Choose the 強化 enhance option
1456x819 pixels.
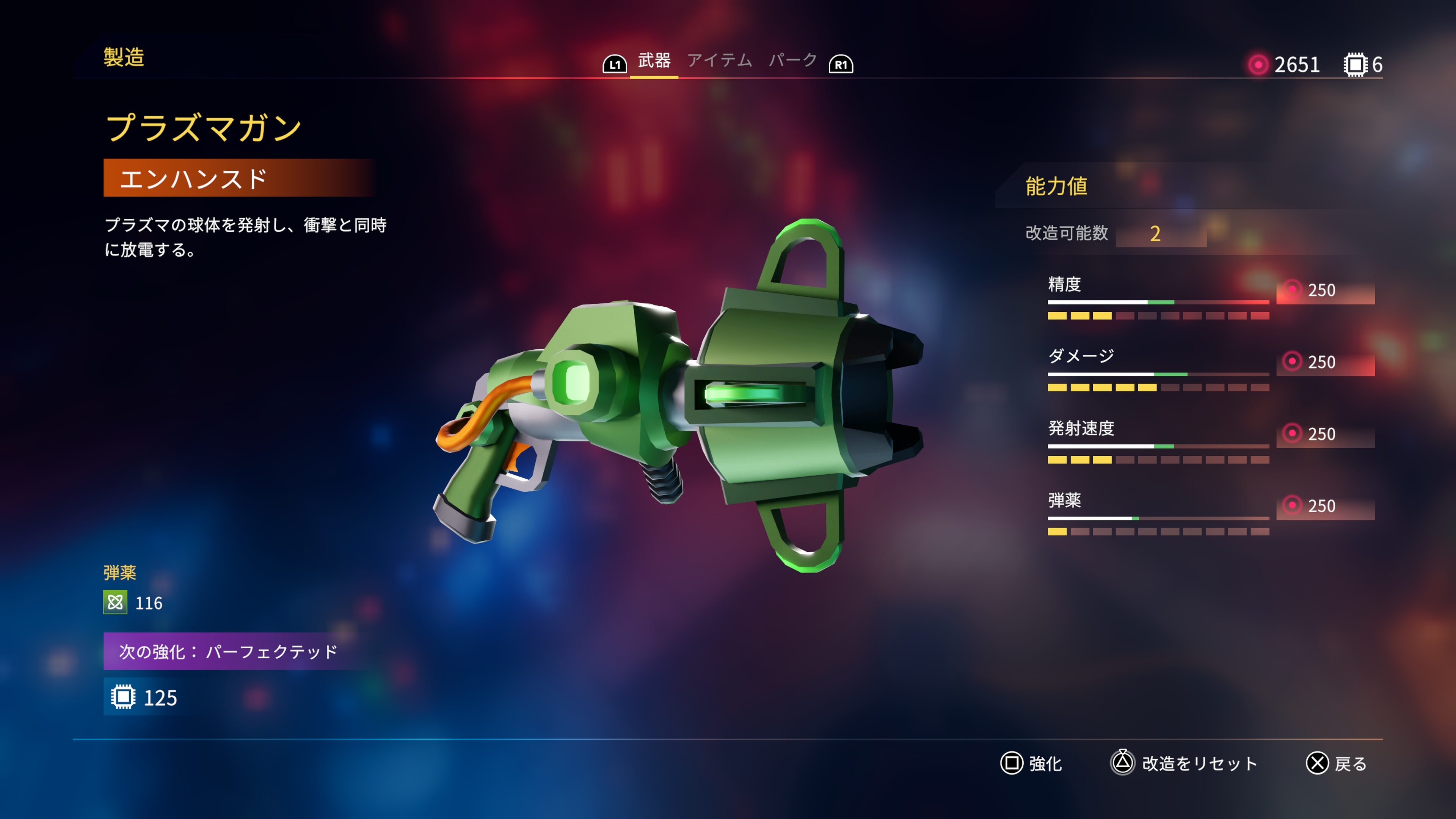click(x=1031, y=764)
